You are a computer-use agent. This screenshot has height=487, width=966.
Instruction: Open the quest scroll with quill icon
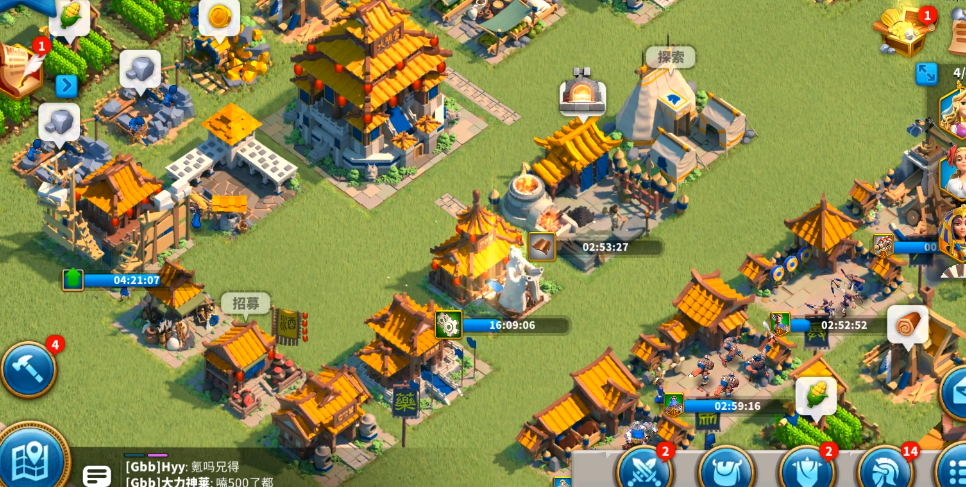click(x=19, y=68)
